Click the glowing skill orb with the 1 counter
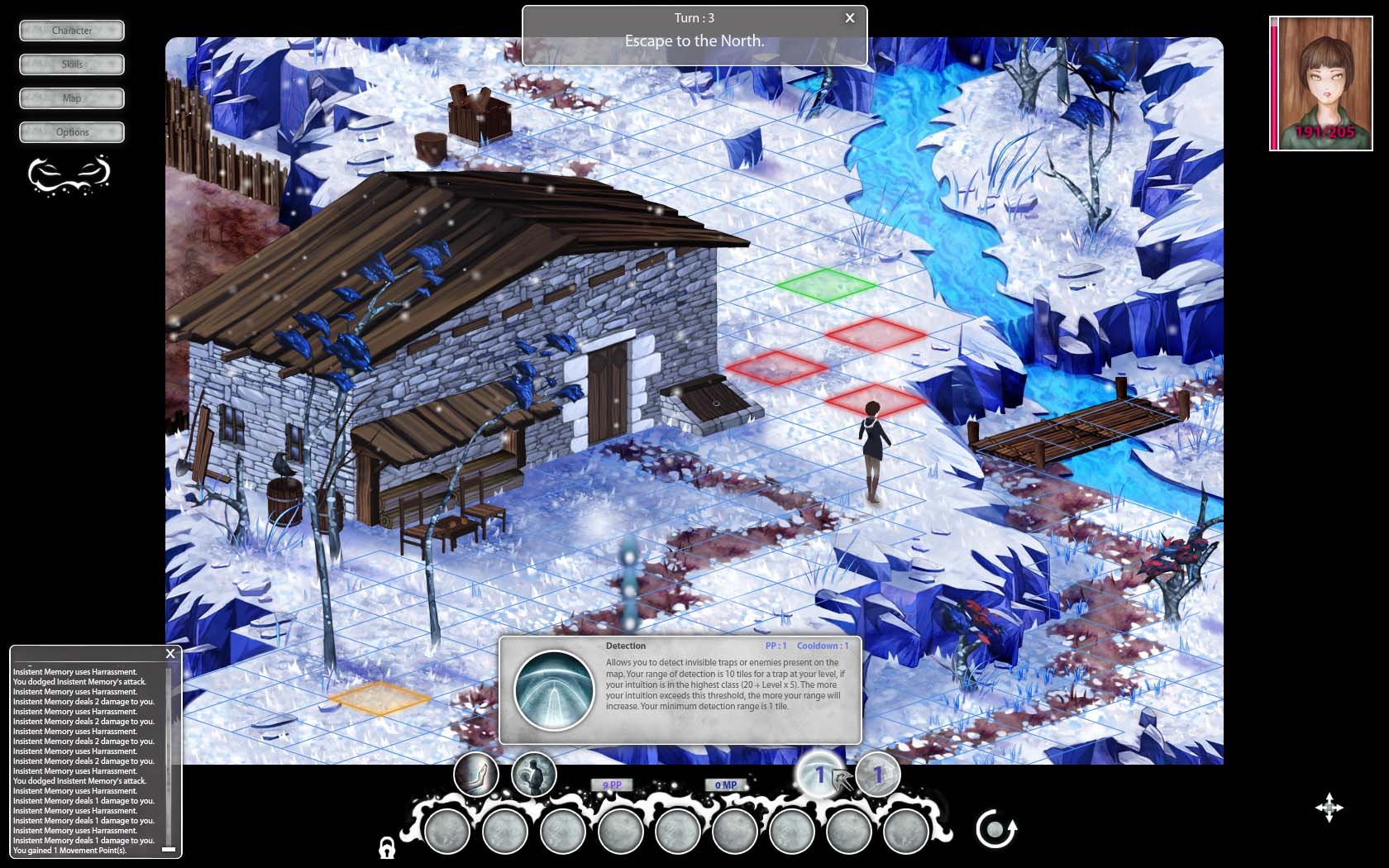The width and height of the screenshot is (1389, 868). pos(818,775)
